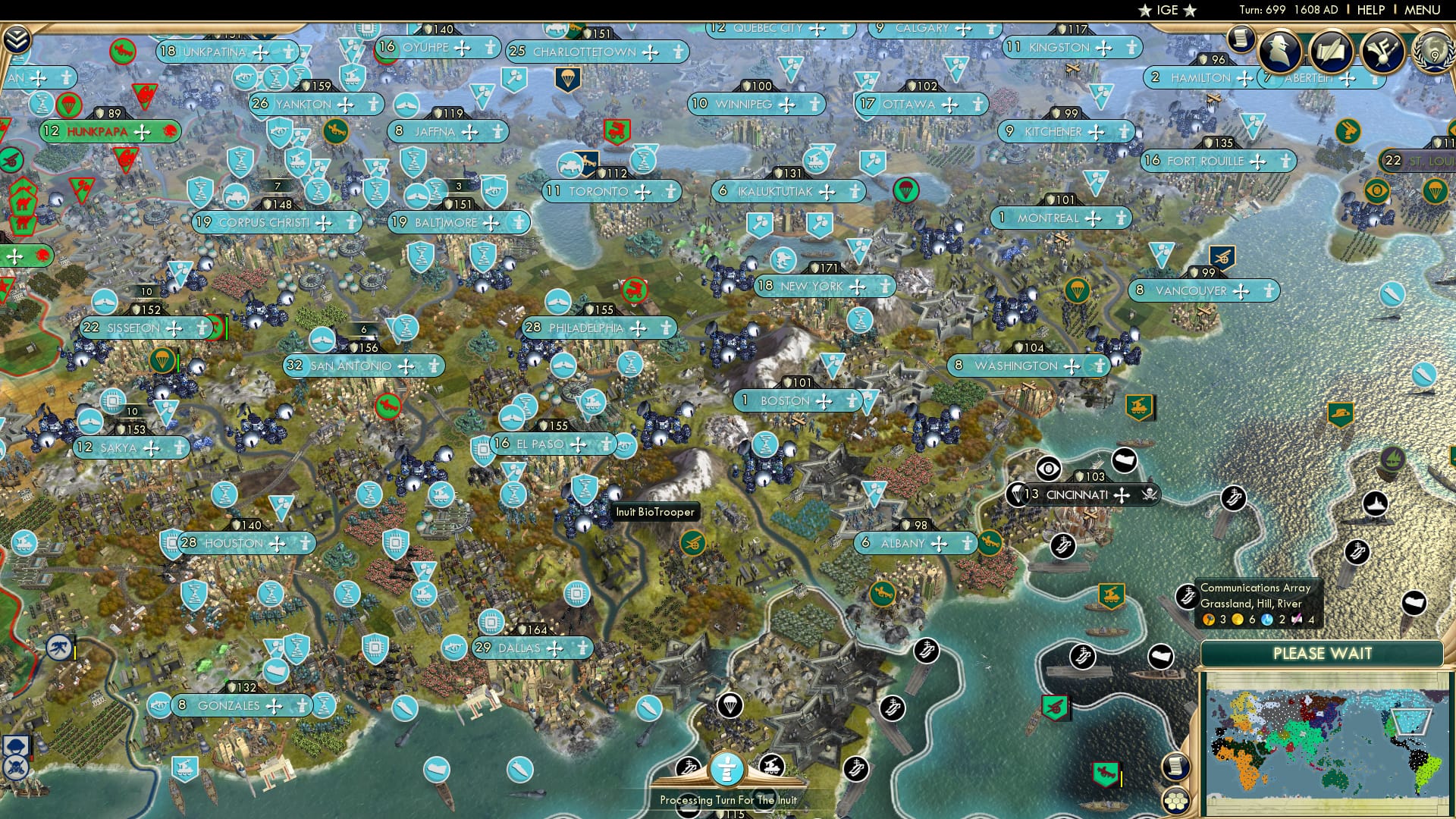This screenshot has height=819, width=1456.
Task: Expand the growth cross on Montreal's banner
Action: click(1092, 218)
